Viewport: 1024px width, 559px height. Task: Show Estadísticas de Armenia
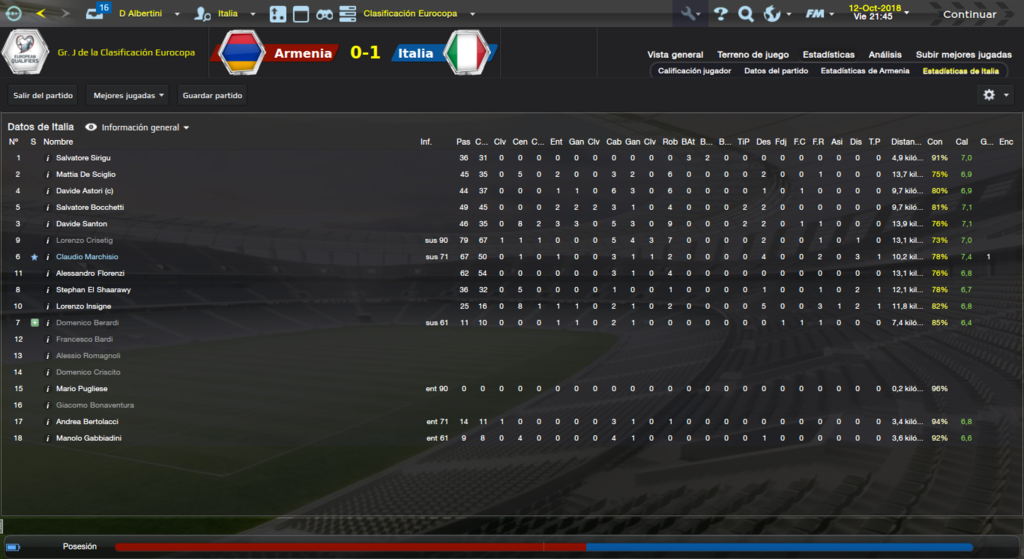tap(865, 71)
